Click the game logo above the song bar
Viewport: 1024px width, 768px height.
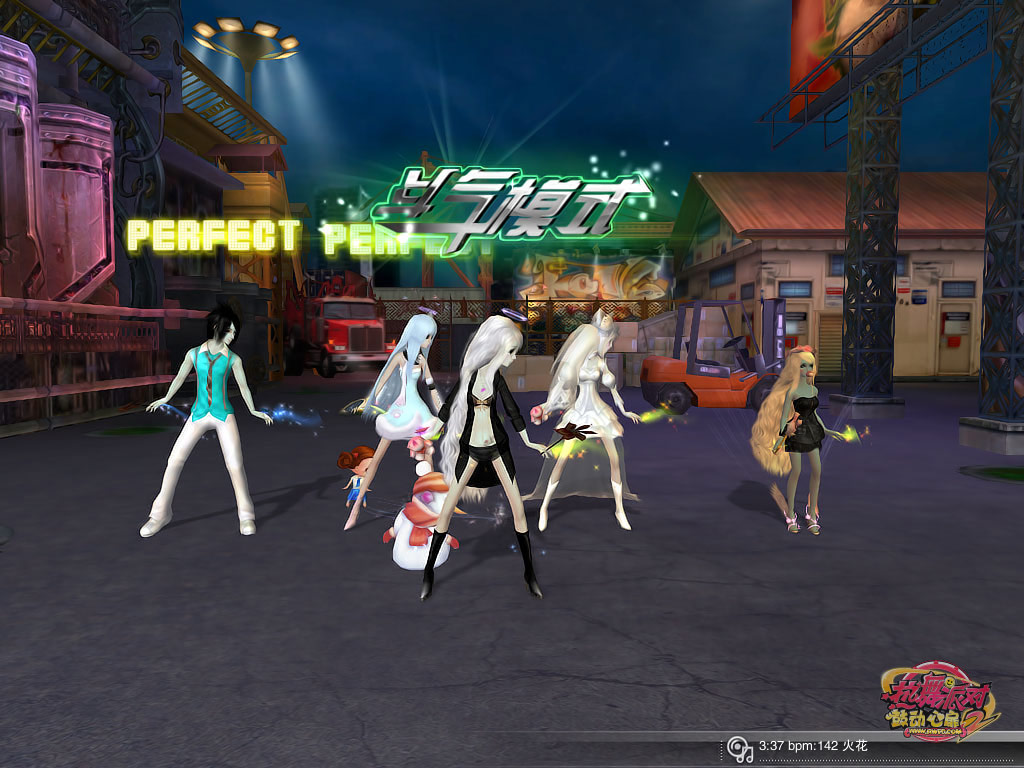(939, 702)
